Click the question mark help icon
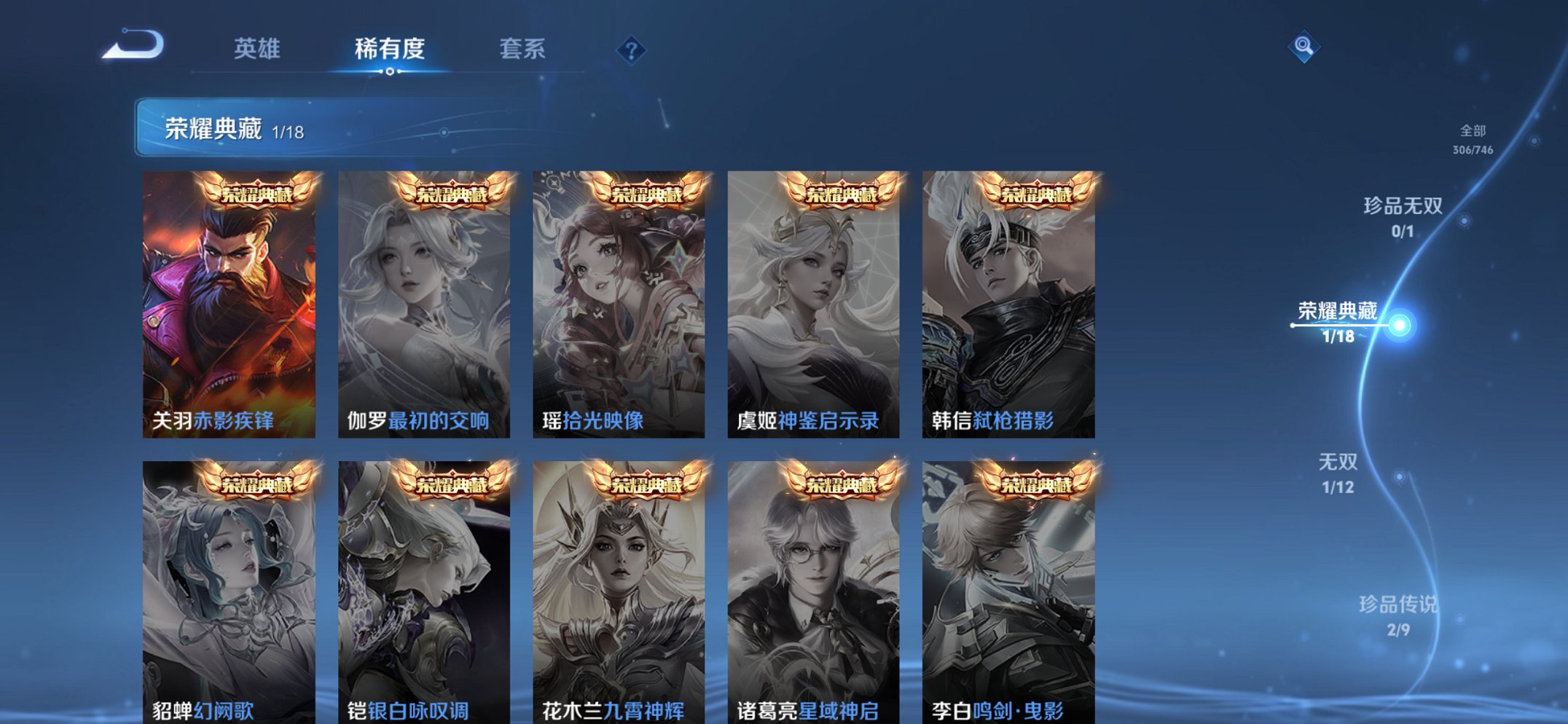 (632, 51)
